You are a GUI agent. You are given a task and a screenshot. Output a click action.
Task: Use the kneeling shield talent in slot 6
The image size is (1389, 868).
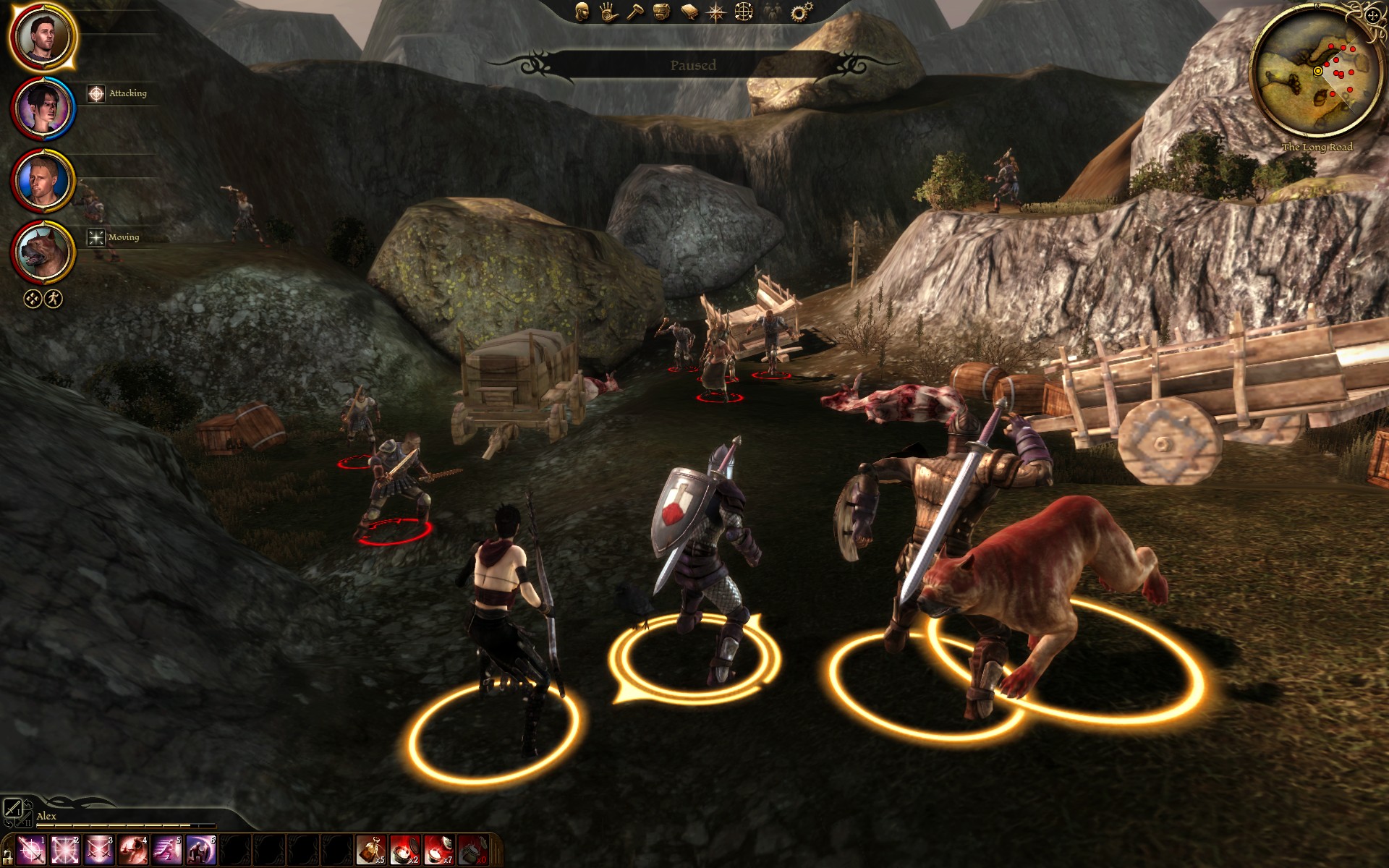(x=200, y=849)
